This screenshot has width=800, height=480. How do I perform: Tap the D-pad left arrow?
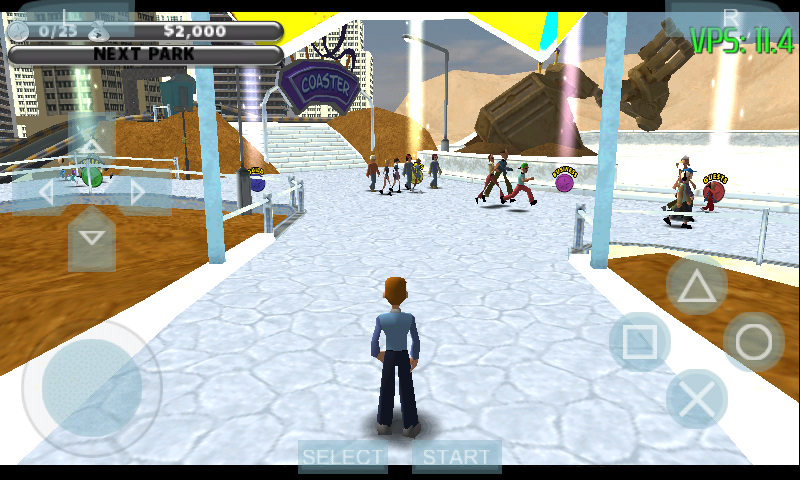[45, 192]
